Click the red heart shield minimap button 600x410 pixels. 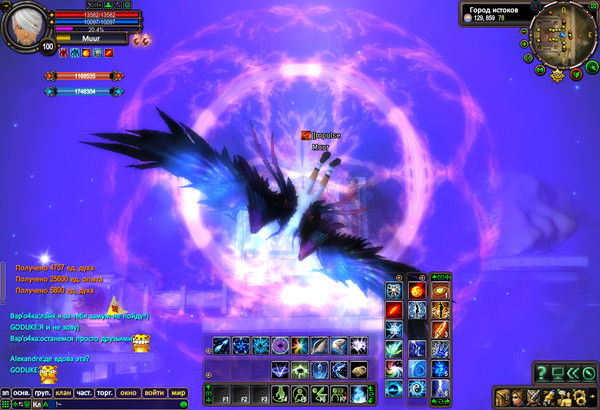pos(577,75)
